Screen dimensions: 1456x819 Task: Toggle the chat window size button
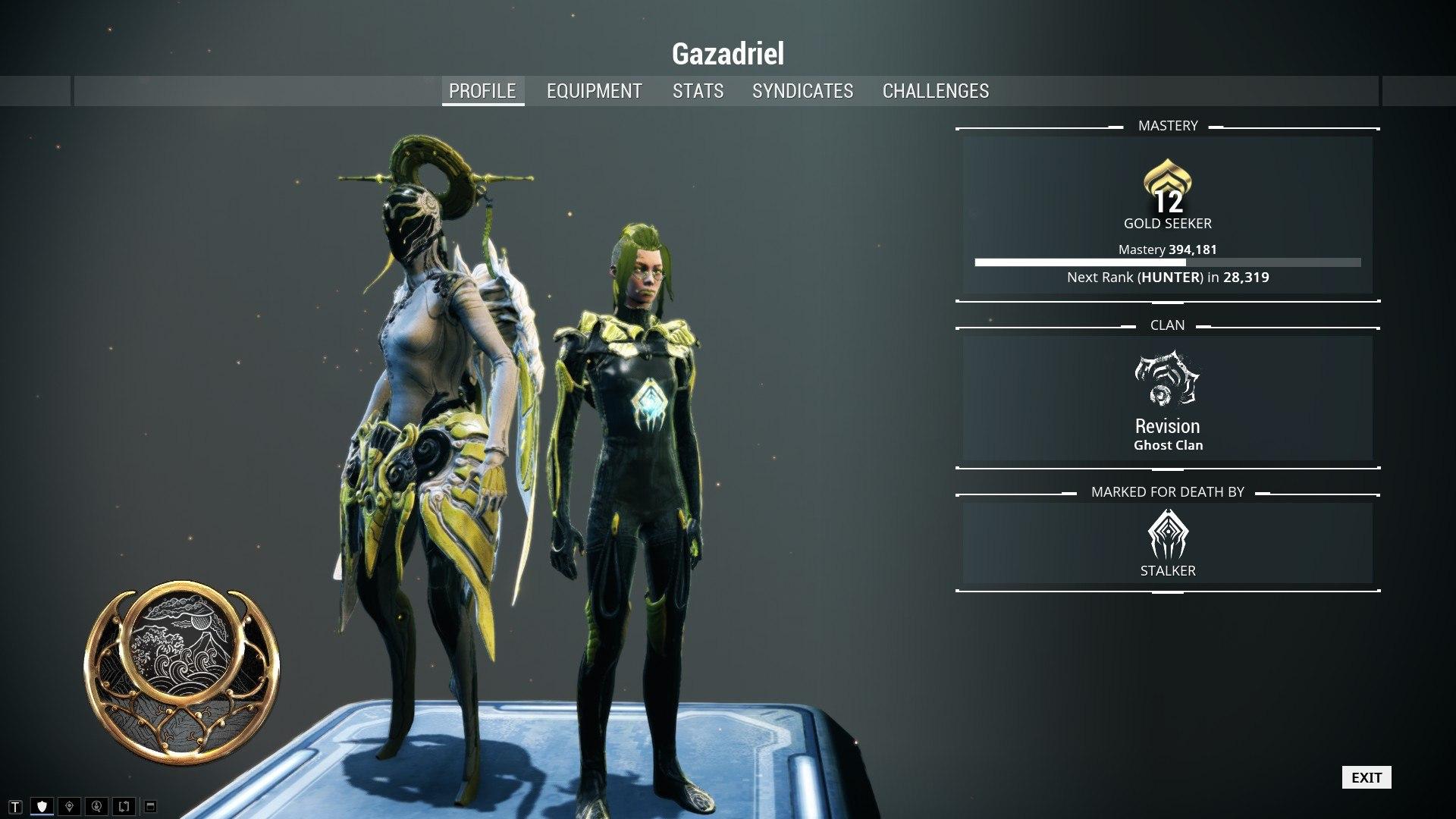tap(150, 806)
